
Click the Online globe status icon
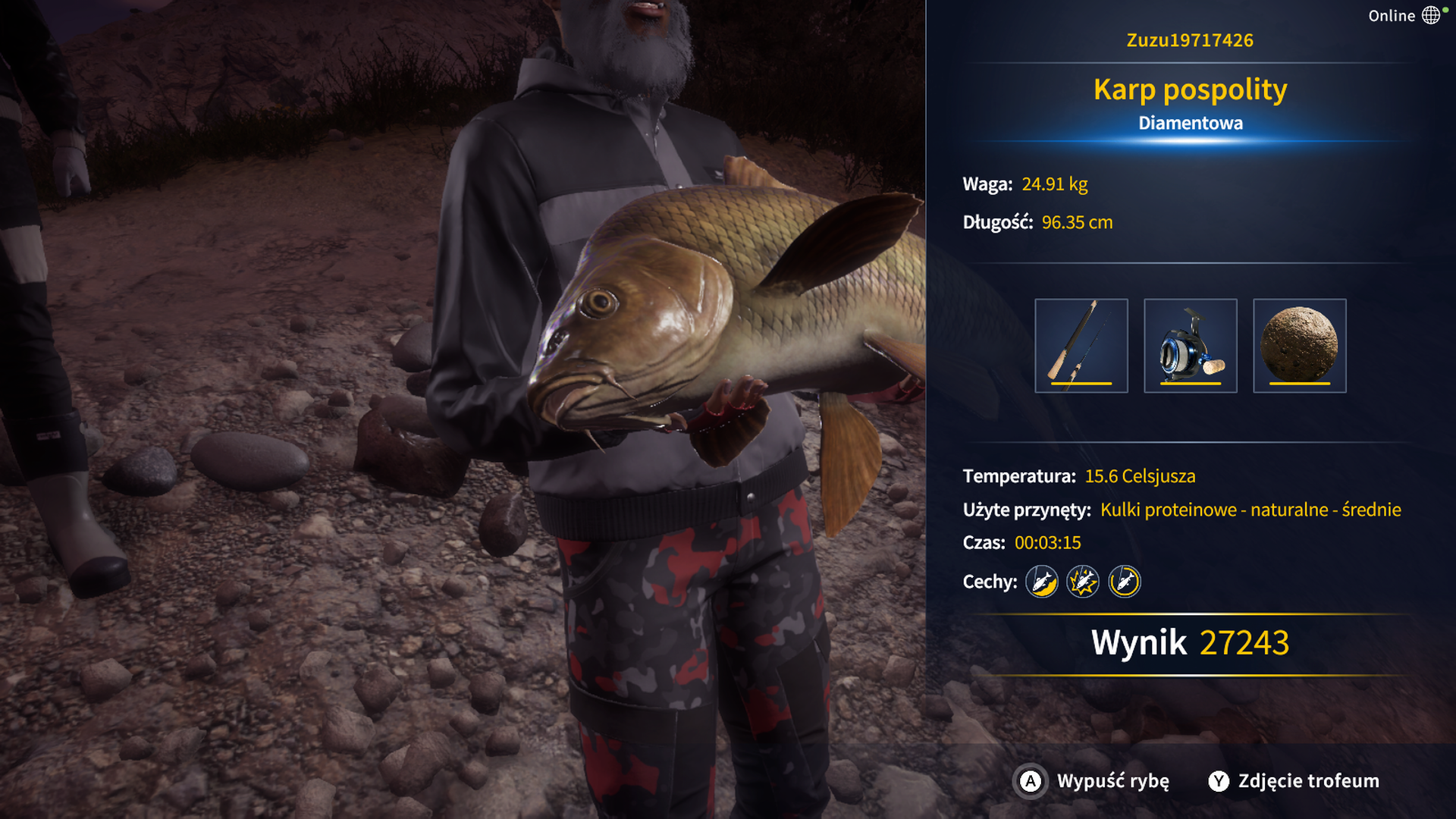1430,15
